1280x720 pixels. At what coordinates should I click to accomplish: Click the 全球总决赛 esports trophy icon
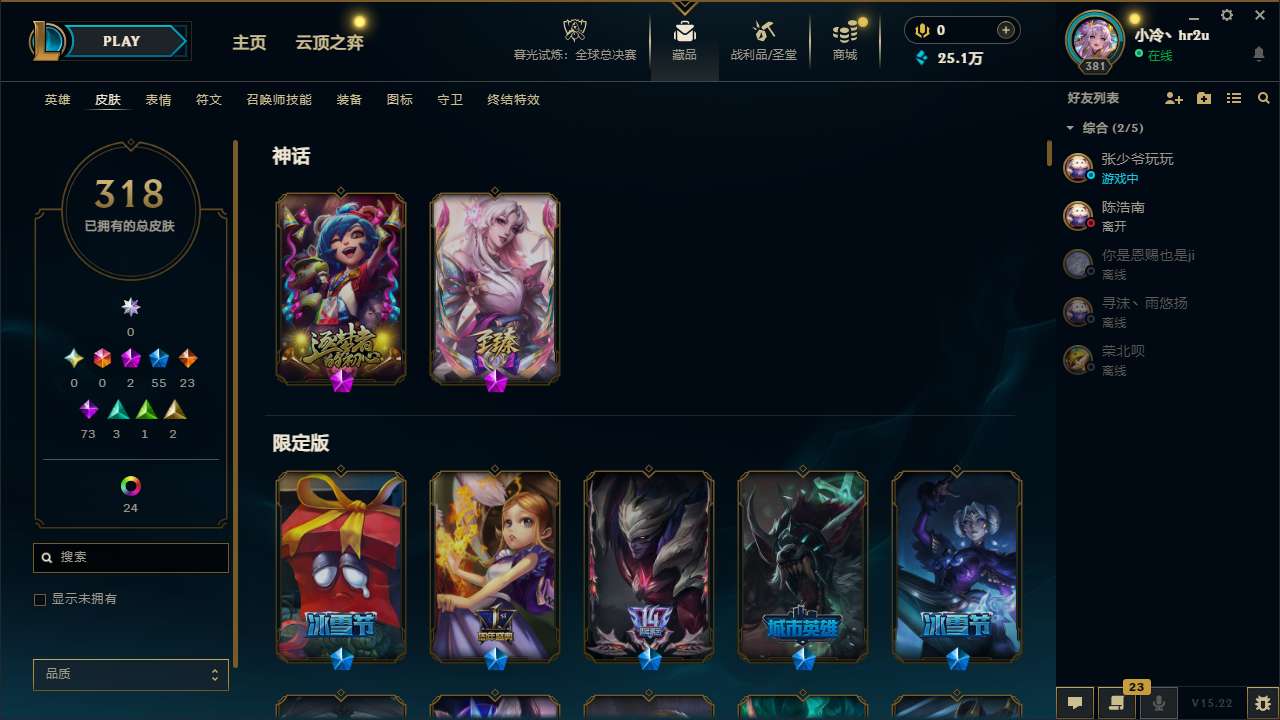point(575,30)
